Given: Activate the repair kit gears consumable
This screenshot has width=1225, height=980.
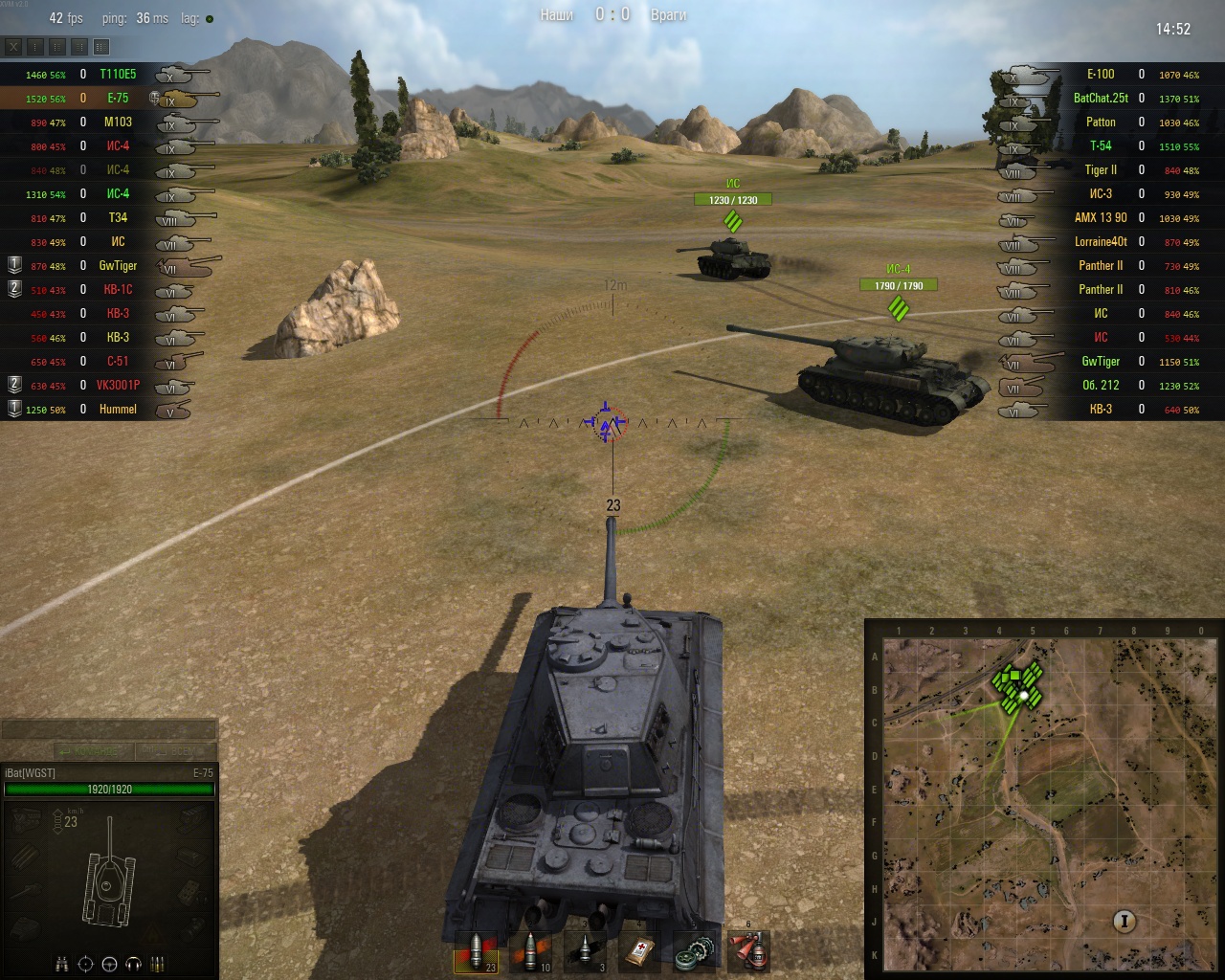Looking at the screenshot, I should click(x=694, y=950).
